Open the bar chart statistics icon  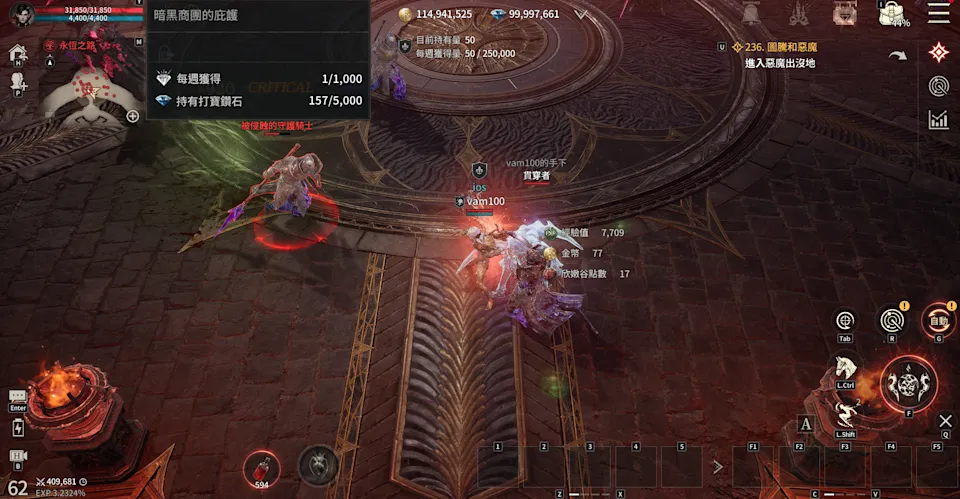938,120
